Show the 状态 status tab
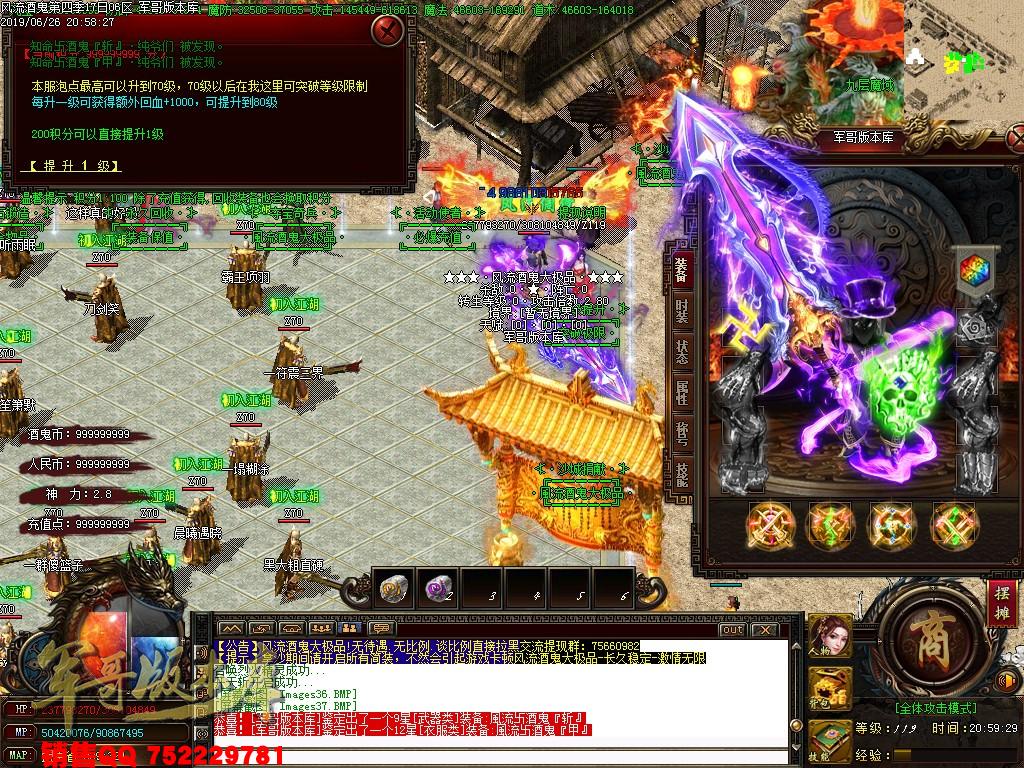The width and height of the screenshot is (1024, 768). pyautogui.click(x=681, y=352)
